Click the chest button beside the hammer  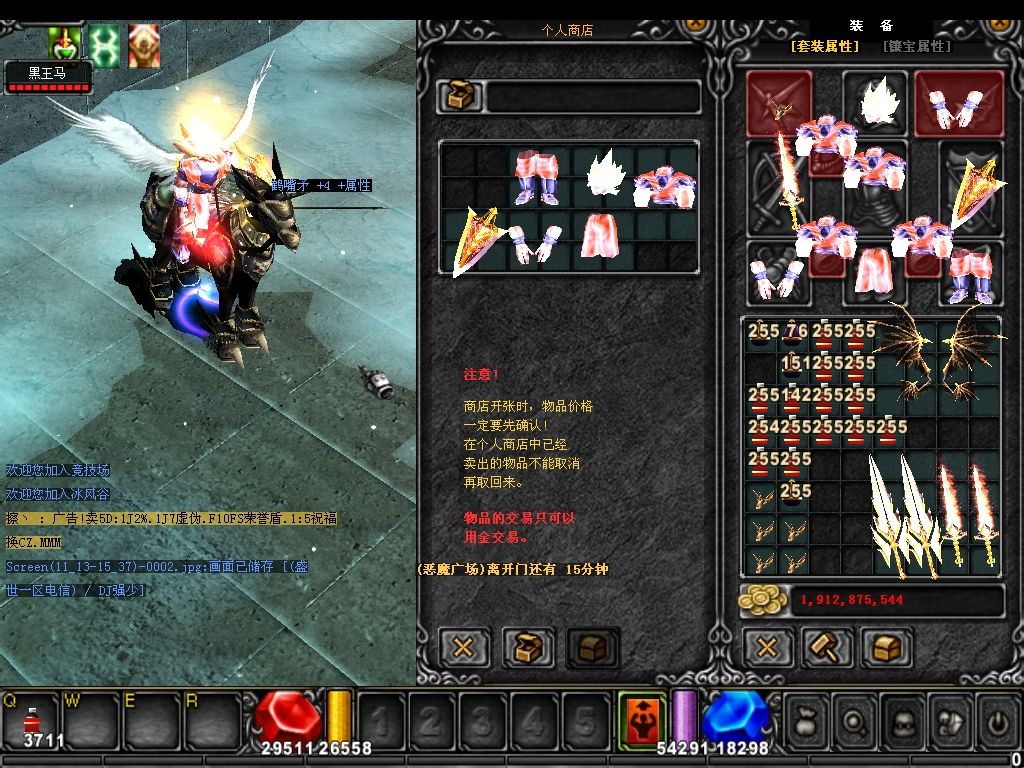point(886,648)
